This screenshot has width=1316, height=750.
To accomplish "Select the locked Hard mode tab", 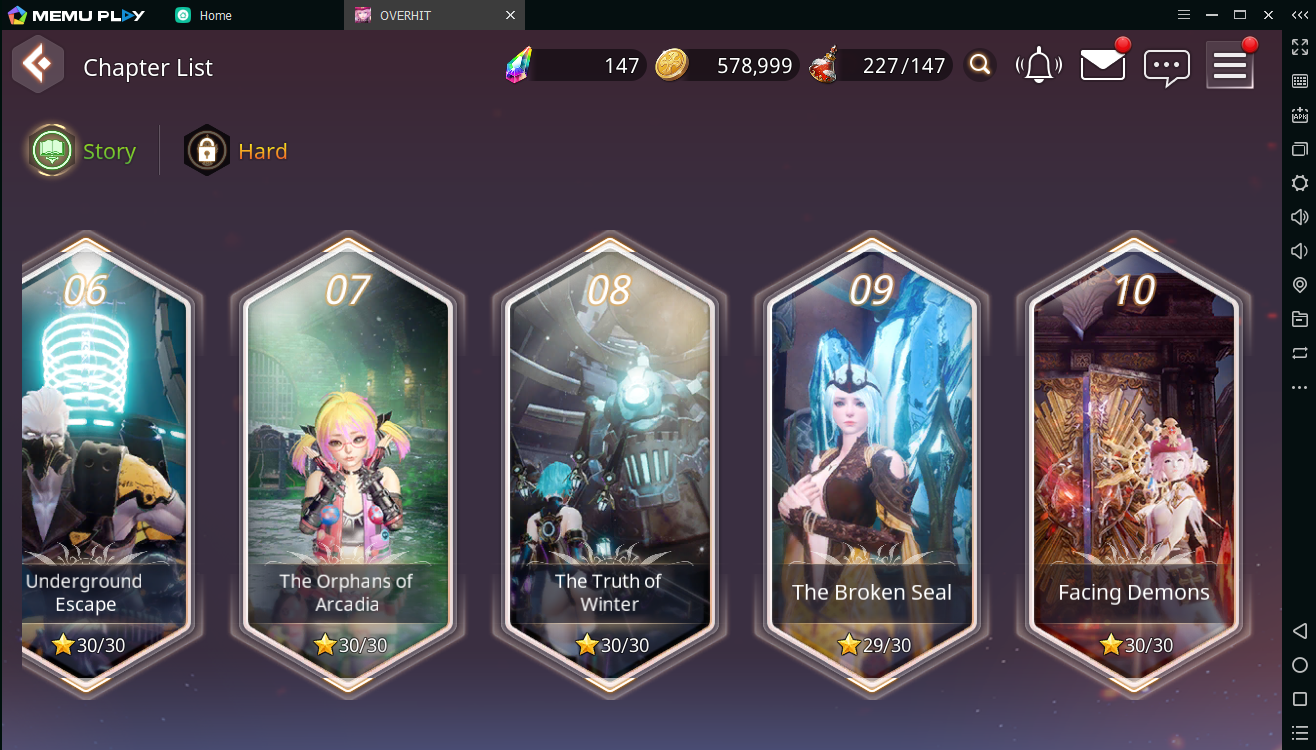I will click(x=236, y=151).
